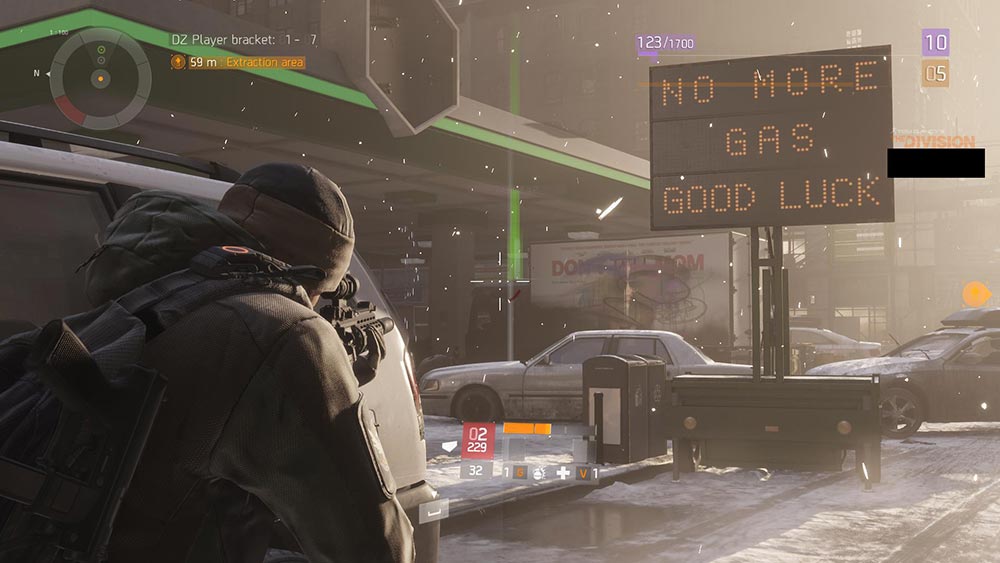
Task: Click the circular radar minimap
Action: pos(100,76)
